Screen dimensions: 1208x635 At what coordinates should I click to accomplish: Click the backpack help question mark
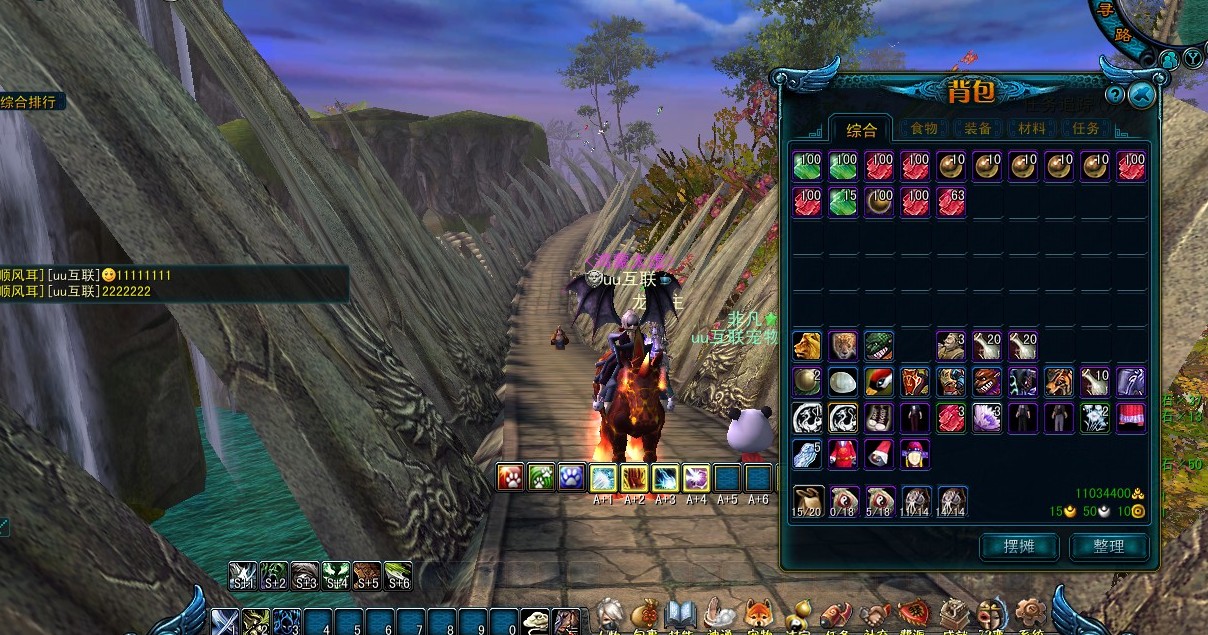1115,95
